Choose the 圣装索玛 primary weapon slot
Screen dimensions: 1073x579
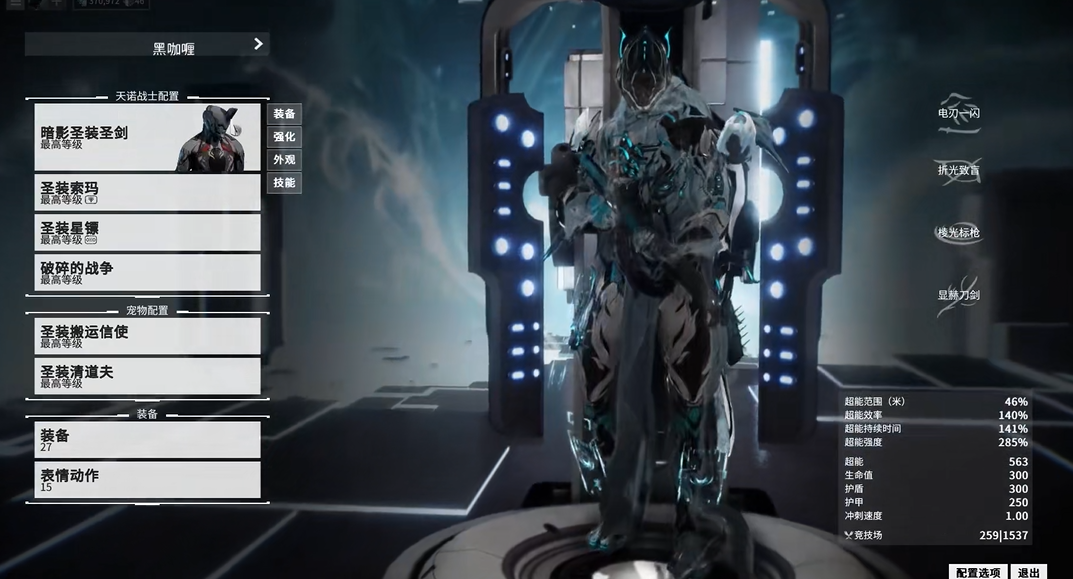coord(147,192)
